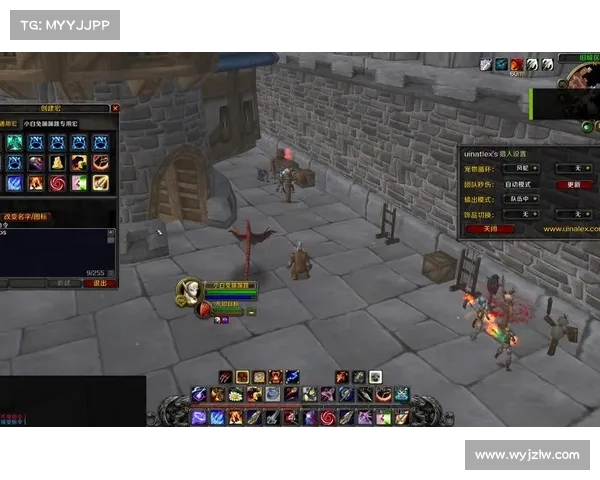Click the 改变名字/图标 button
This screenshot has height=480, width=600.
click(x=27, y=216)
